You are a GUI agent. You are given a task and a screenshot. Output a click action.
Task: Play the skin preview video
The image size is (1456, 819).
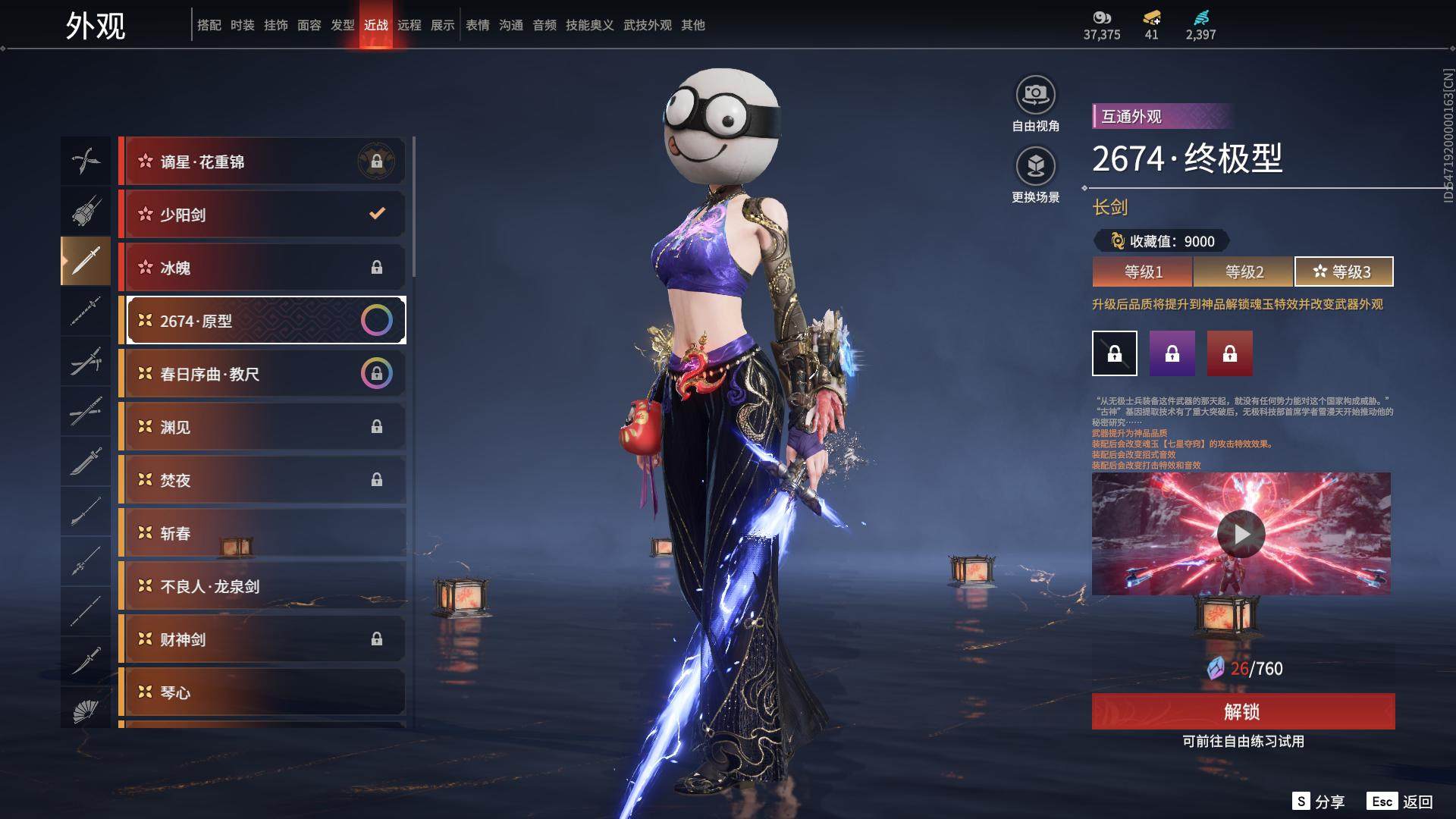(x=1241, y=535)
